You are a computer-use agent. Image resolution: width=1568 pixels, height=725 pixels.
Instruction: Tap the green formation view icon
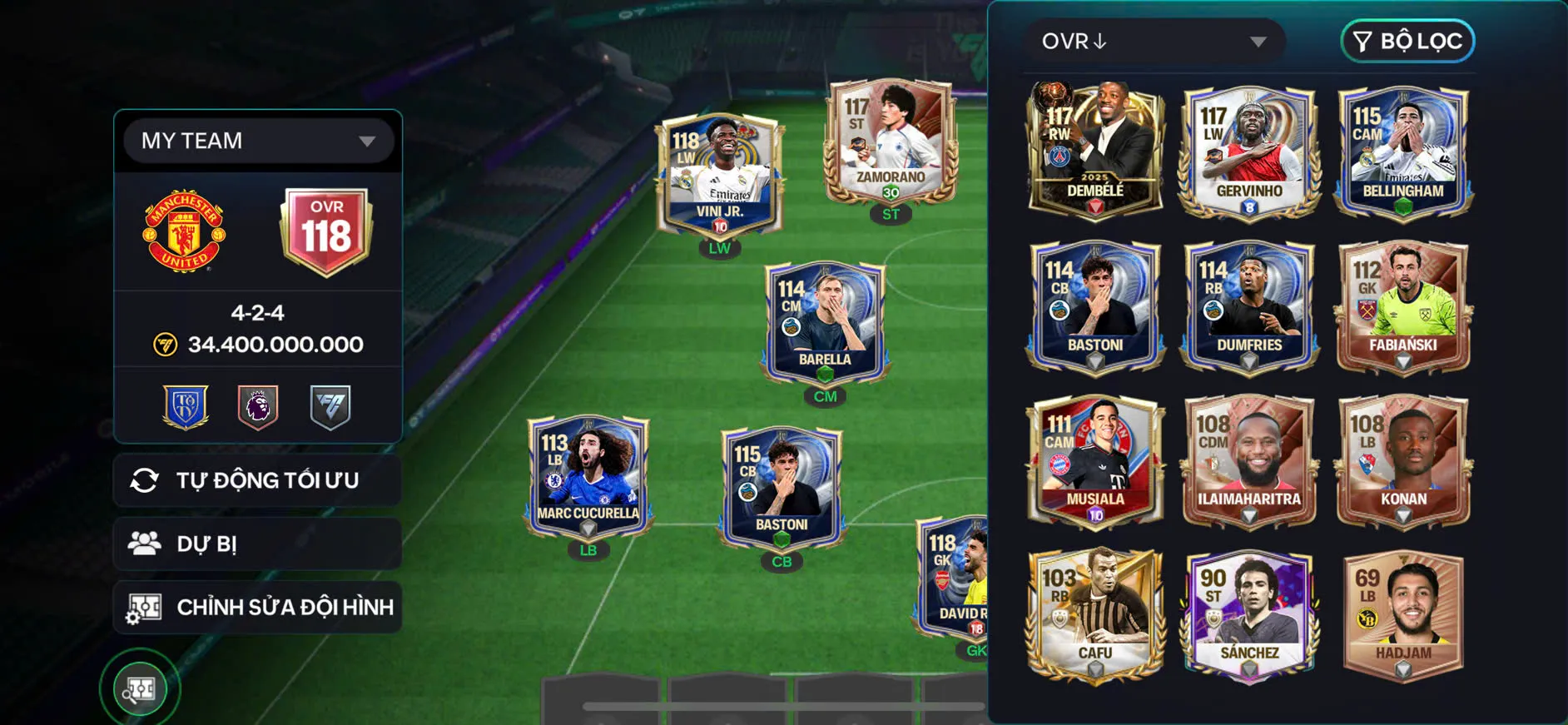[140, 688]
